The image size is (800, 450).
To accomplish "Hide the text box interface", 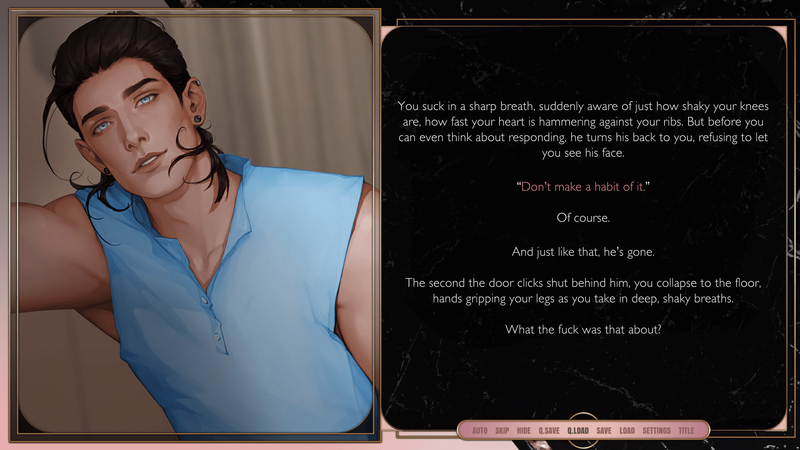I will click(x=524, y=430).
